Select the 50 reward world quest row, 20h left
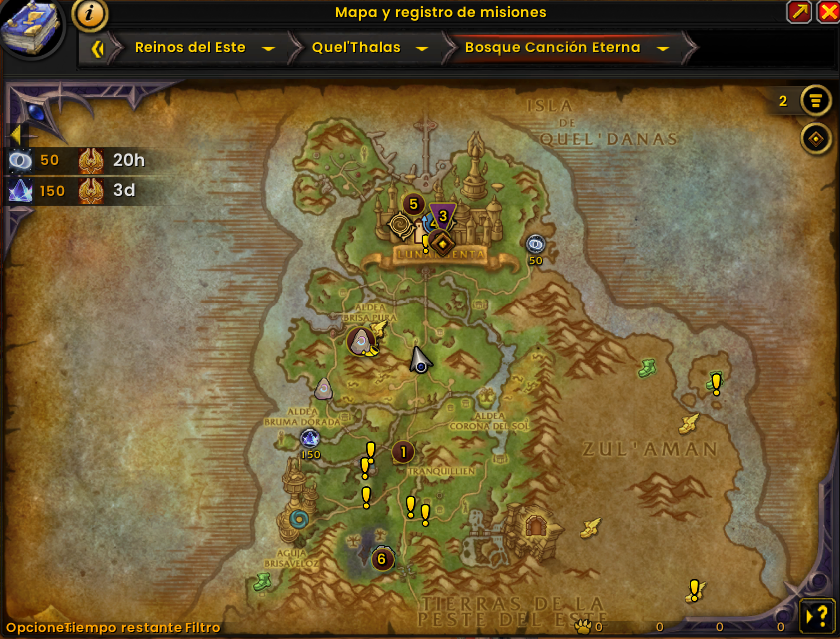840x639 pixels. (80, 159)
